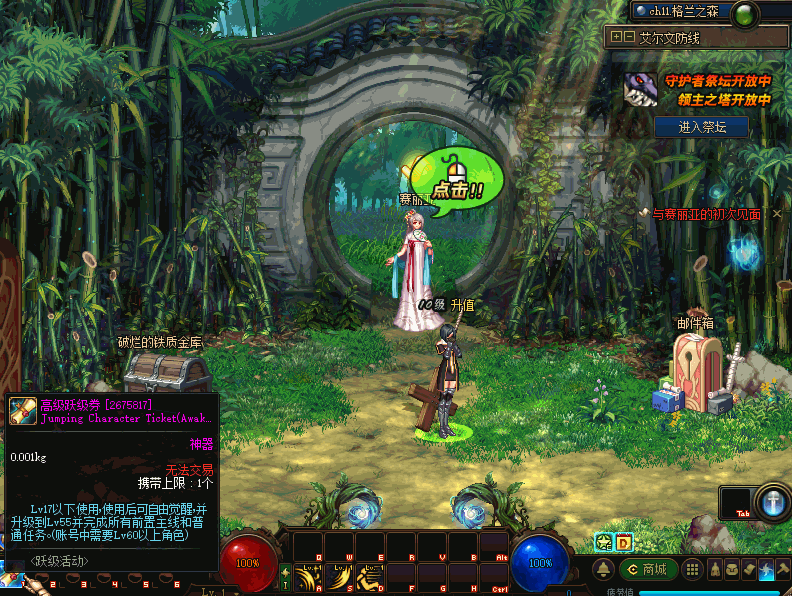The width and height of the screenshot is (792, 596).
Task: Collapse the minimap with the minus button
Action: 628,37
